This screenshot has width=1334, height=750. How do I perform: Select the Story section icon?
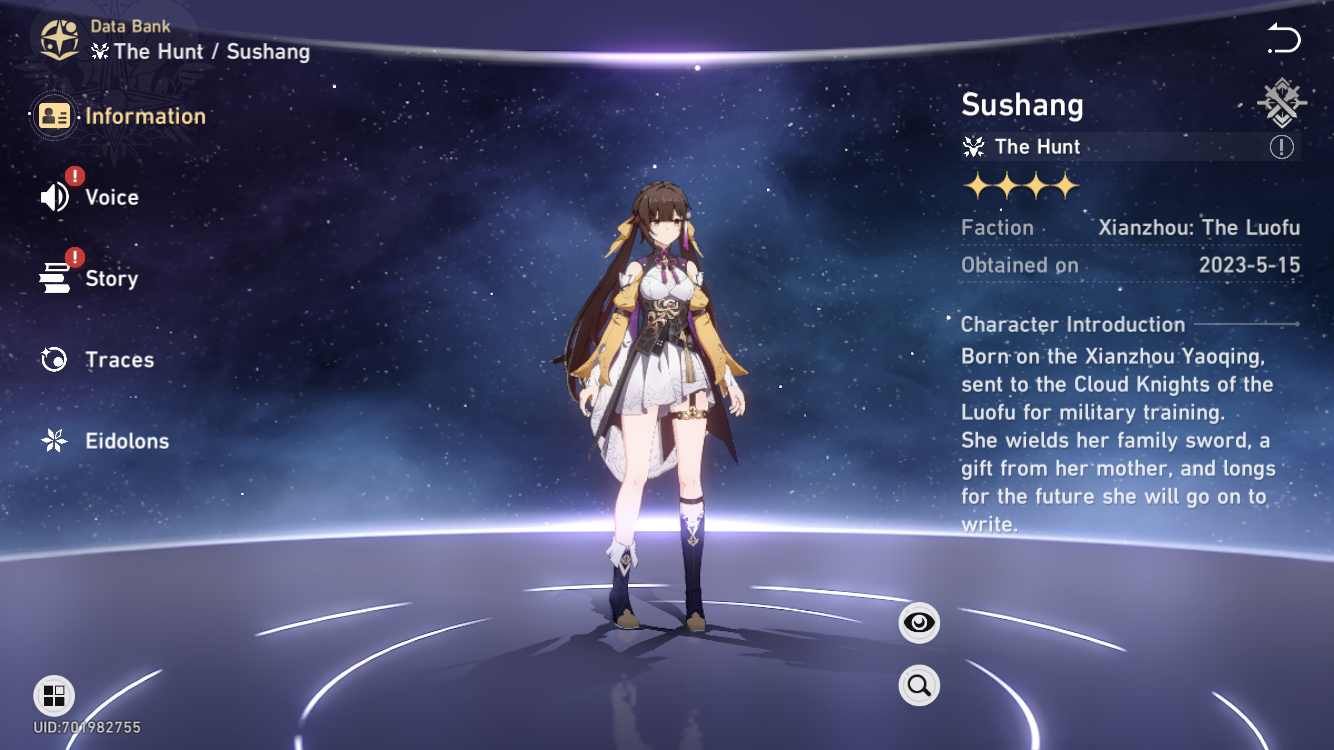click(53, 278)
